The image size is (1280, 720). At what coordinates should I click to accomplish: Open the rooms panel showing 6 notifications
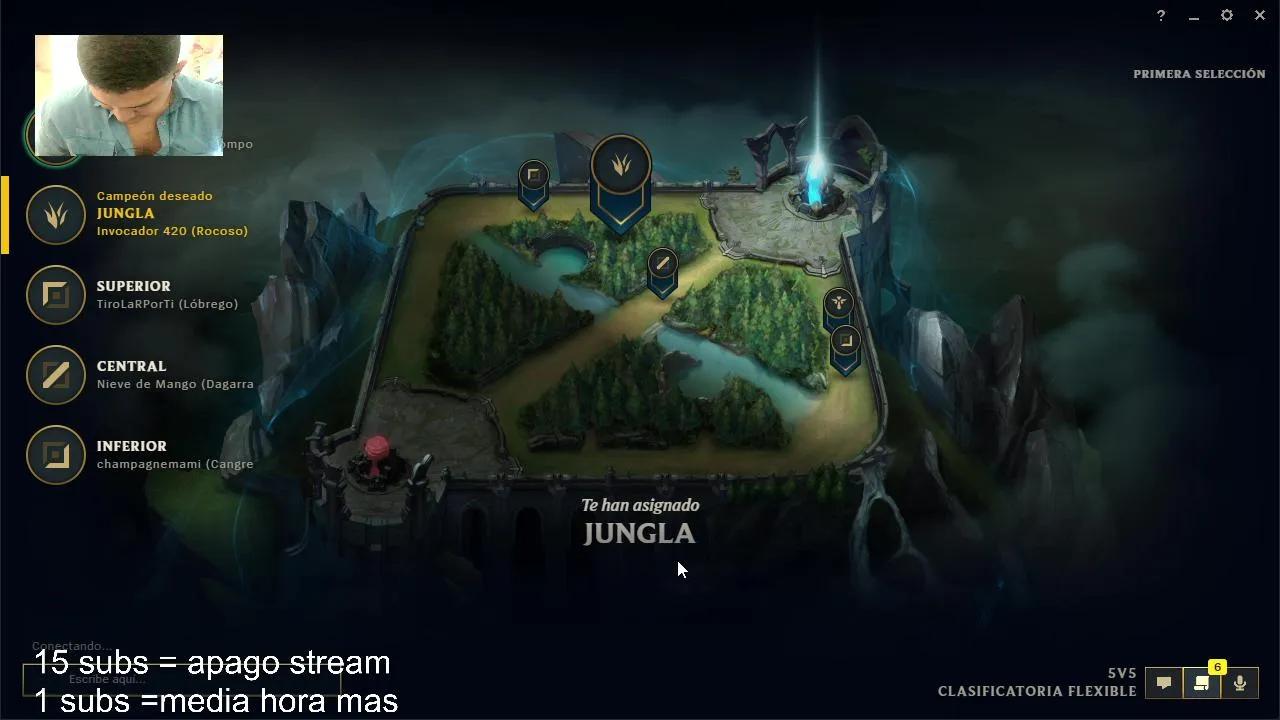coord(1202,683)
